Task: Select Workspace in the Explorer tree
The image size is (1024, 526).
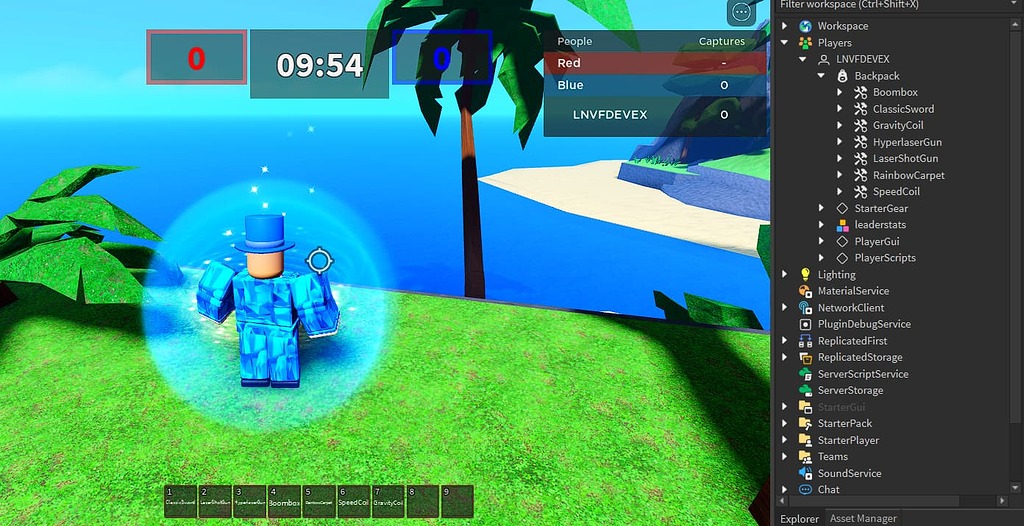Action: click(x=842, y=26)
